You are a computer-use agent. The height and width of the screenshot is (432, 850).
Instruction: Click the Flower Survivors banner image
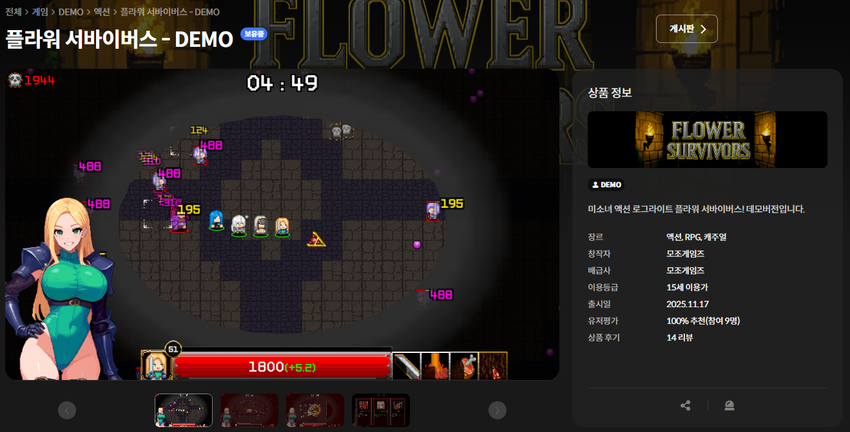click(x=707, y=139)
